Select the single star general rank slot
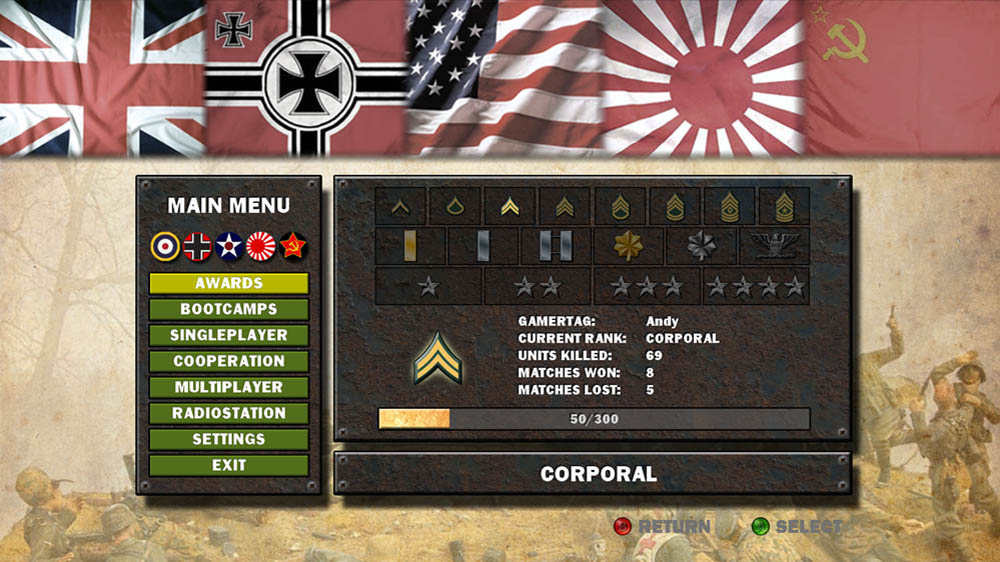 tap(429, 287)
